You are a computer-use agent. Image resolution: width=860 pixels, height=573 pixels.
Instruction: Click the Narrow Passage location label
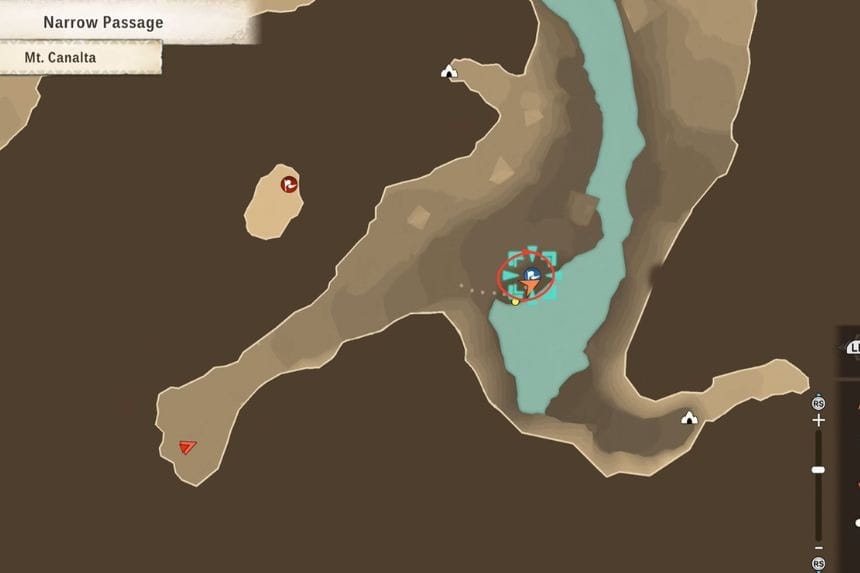pos(103,22)
